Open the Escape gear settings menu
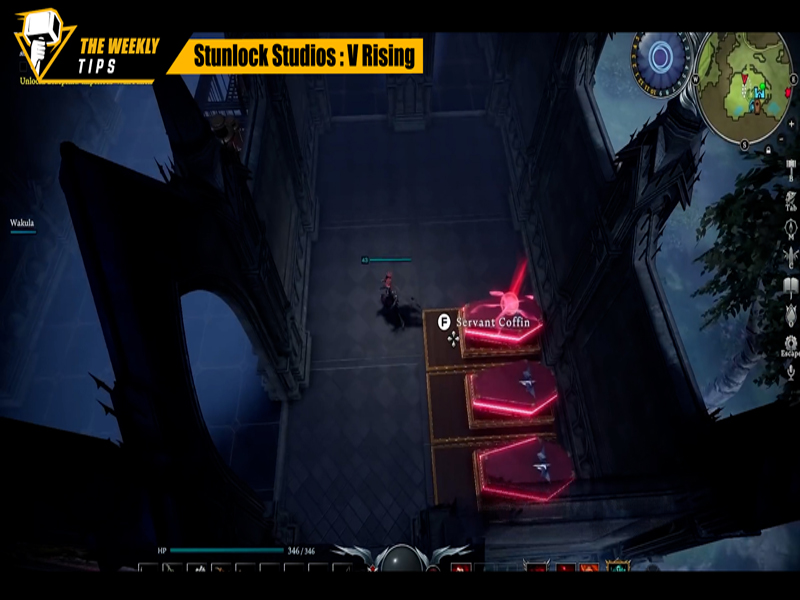This screenshot has height=600, width=800. (x=790, y=343)
